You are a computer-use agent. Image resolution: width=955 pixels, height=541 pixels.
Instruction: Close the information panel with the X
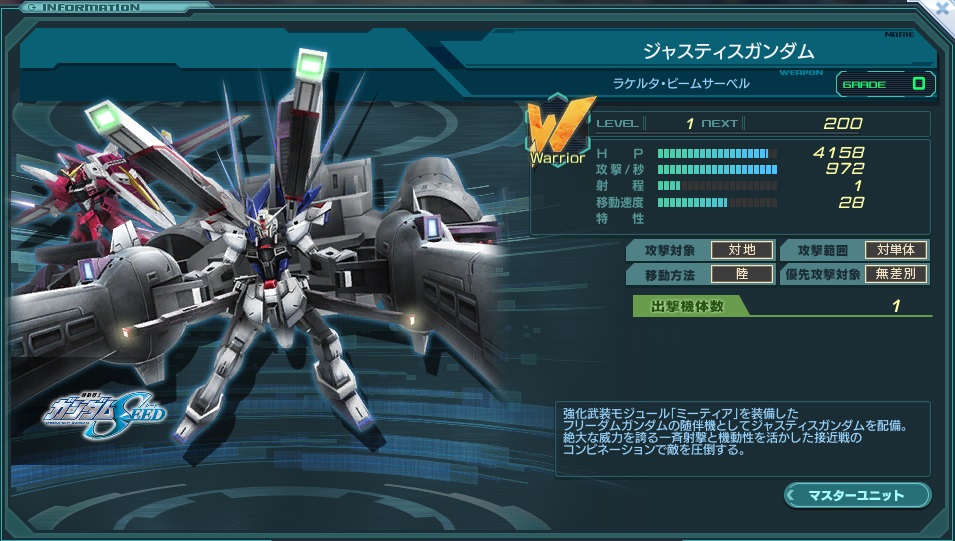(x=942, y=8)
